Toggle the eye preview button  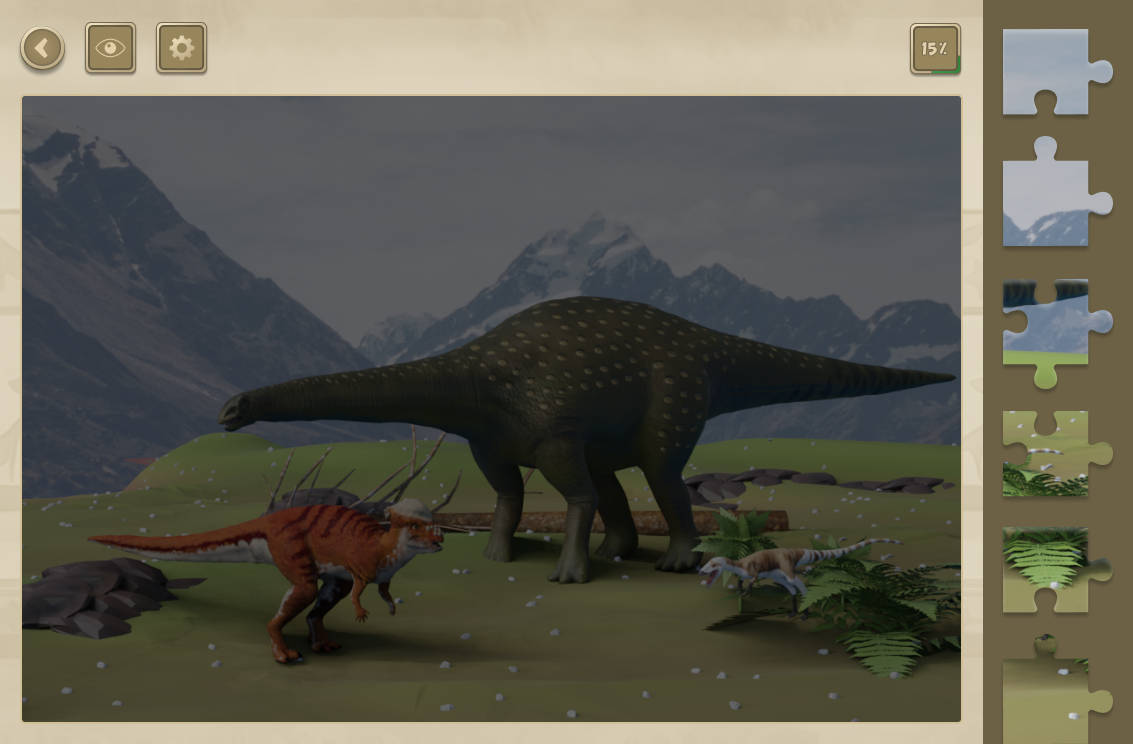[110, 48]
